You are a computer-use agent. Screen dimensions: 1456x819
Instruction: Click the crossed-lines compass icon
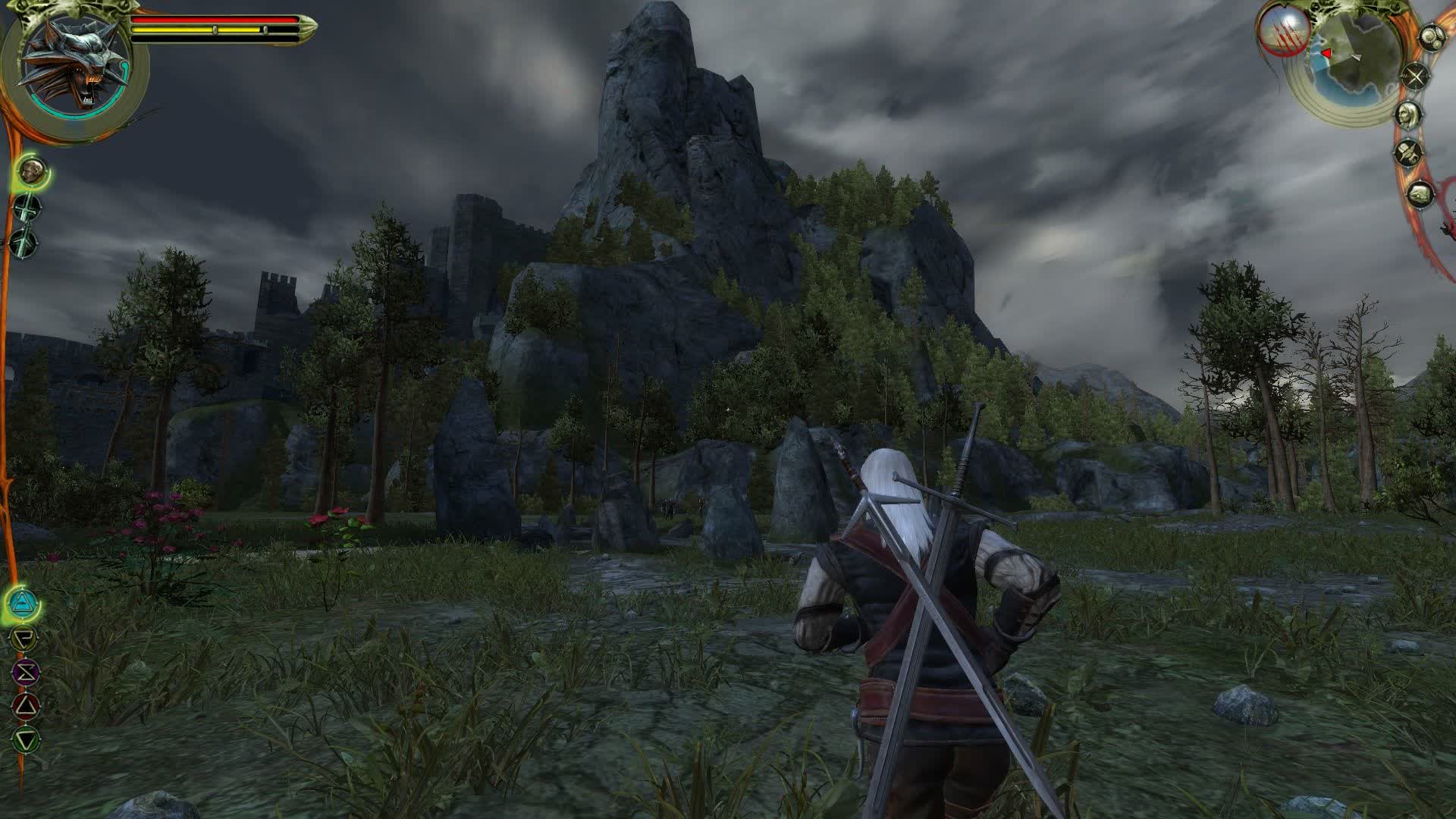1415,77
